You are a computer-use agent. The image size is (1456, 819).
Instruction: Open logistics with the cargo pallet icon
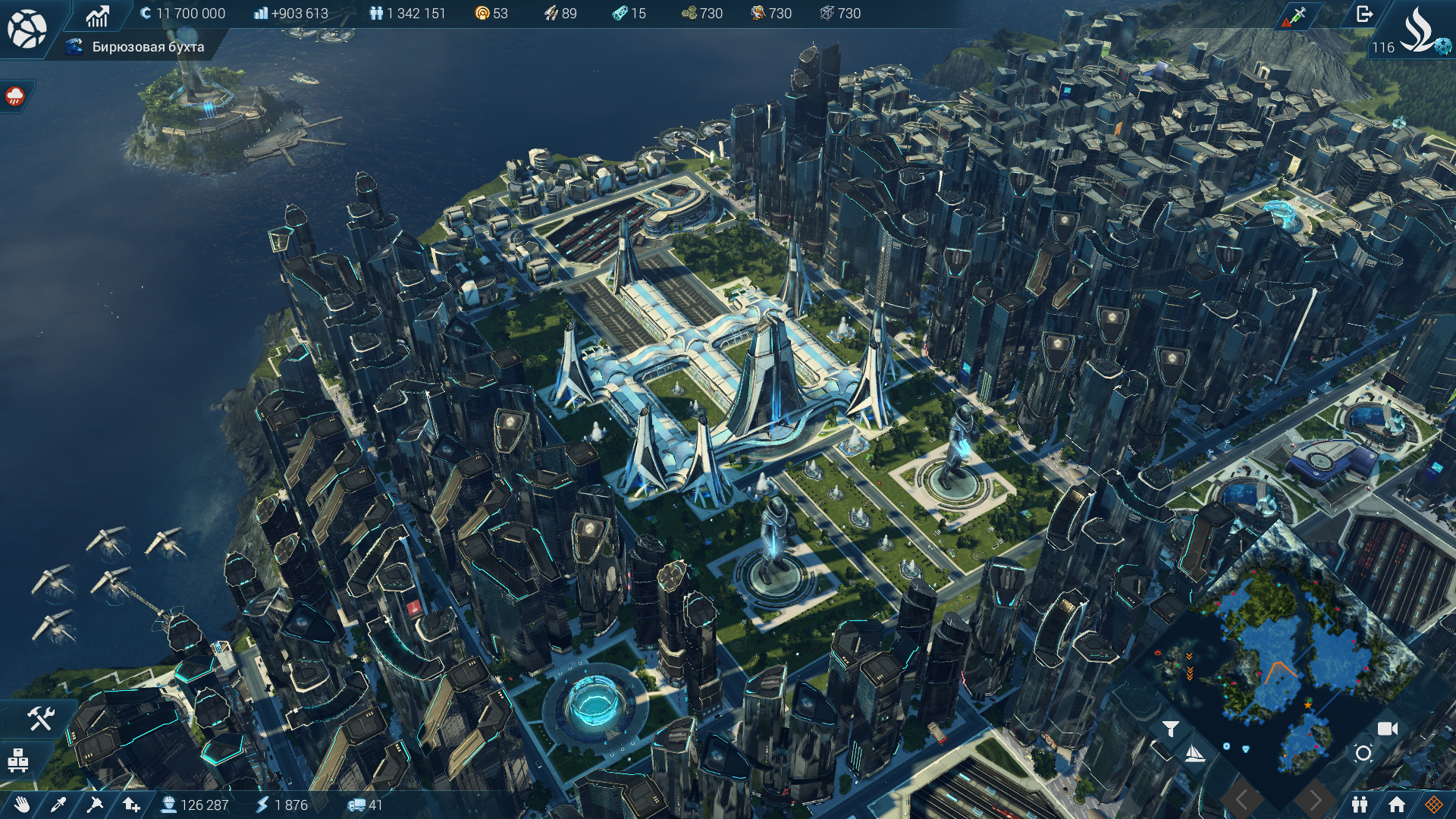click(18, 760)
